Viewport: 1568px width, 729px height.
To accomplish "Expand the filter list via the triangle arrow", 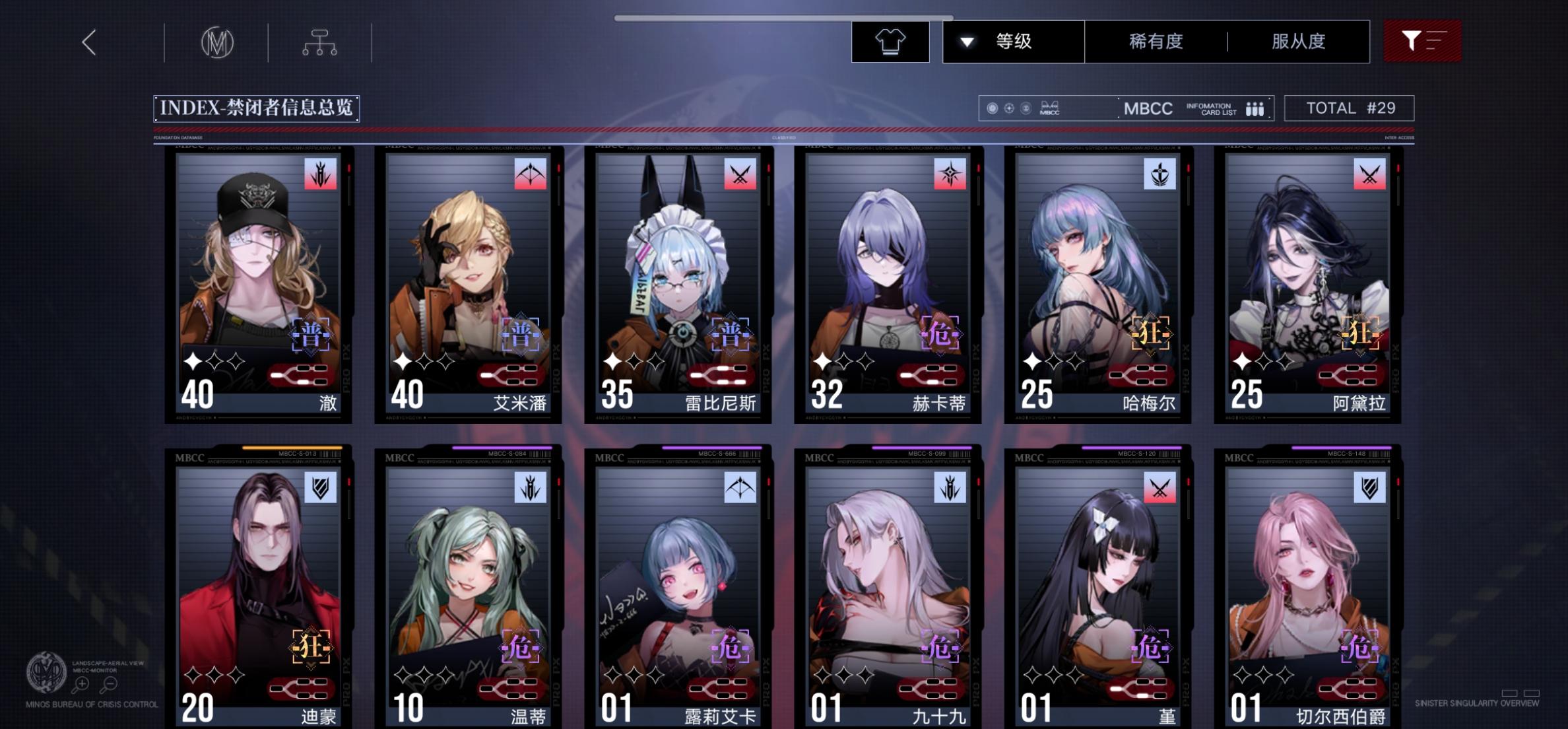I will (x=967, y=41).
